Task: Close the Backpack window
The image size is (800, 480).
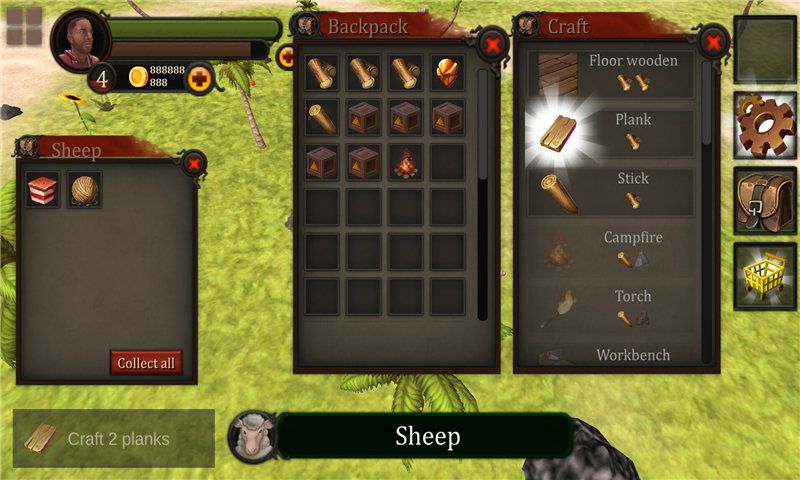Action: (492, 44)
